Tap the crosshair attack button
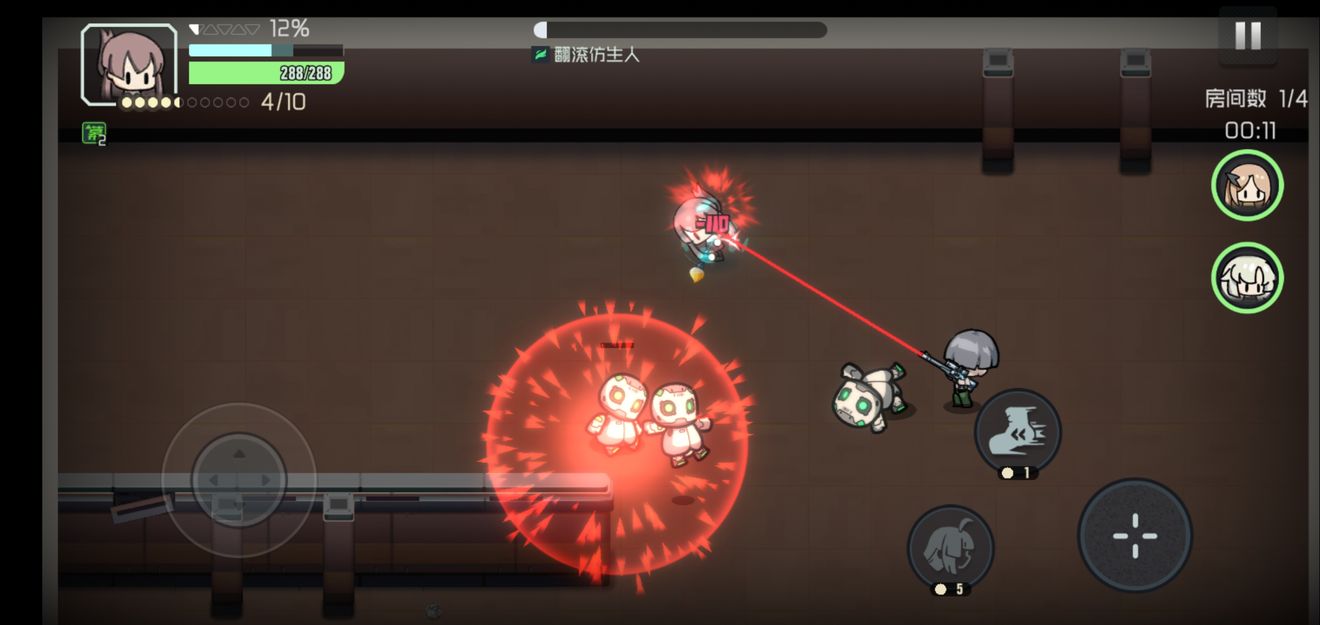 tap(1135, 535)
